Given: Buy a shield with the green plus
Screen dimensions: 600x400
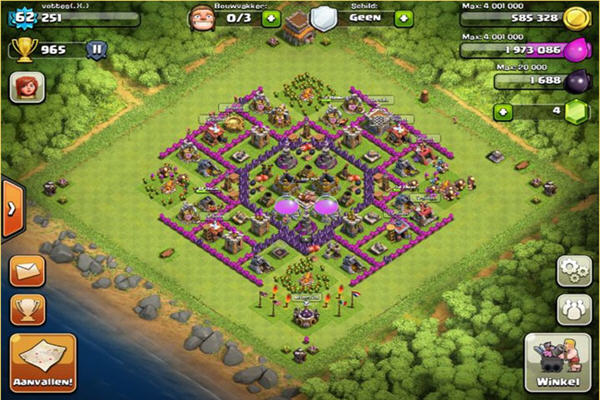Looking at the screenshot, I should tap(403, 18).
